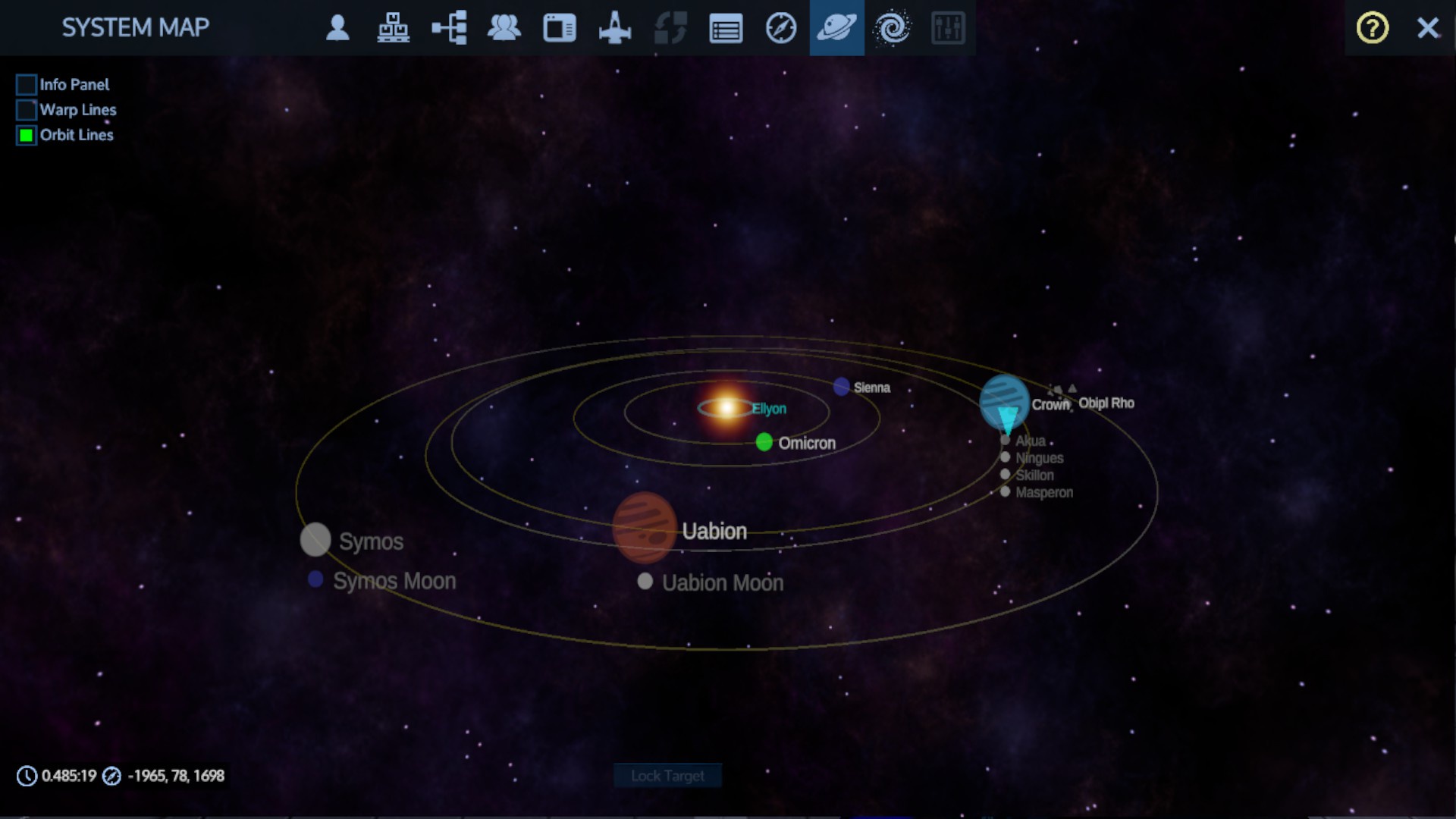This screenshot has height=819, width=1456.
Task: Enable the Warp Lines checkbox
Action: click(27, 110)
